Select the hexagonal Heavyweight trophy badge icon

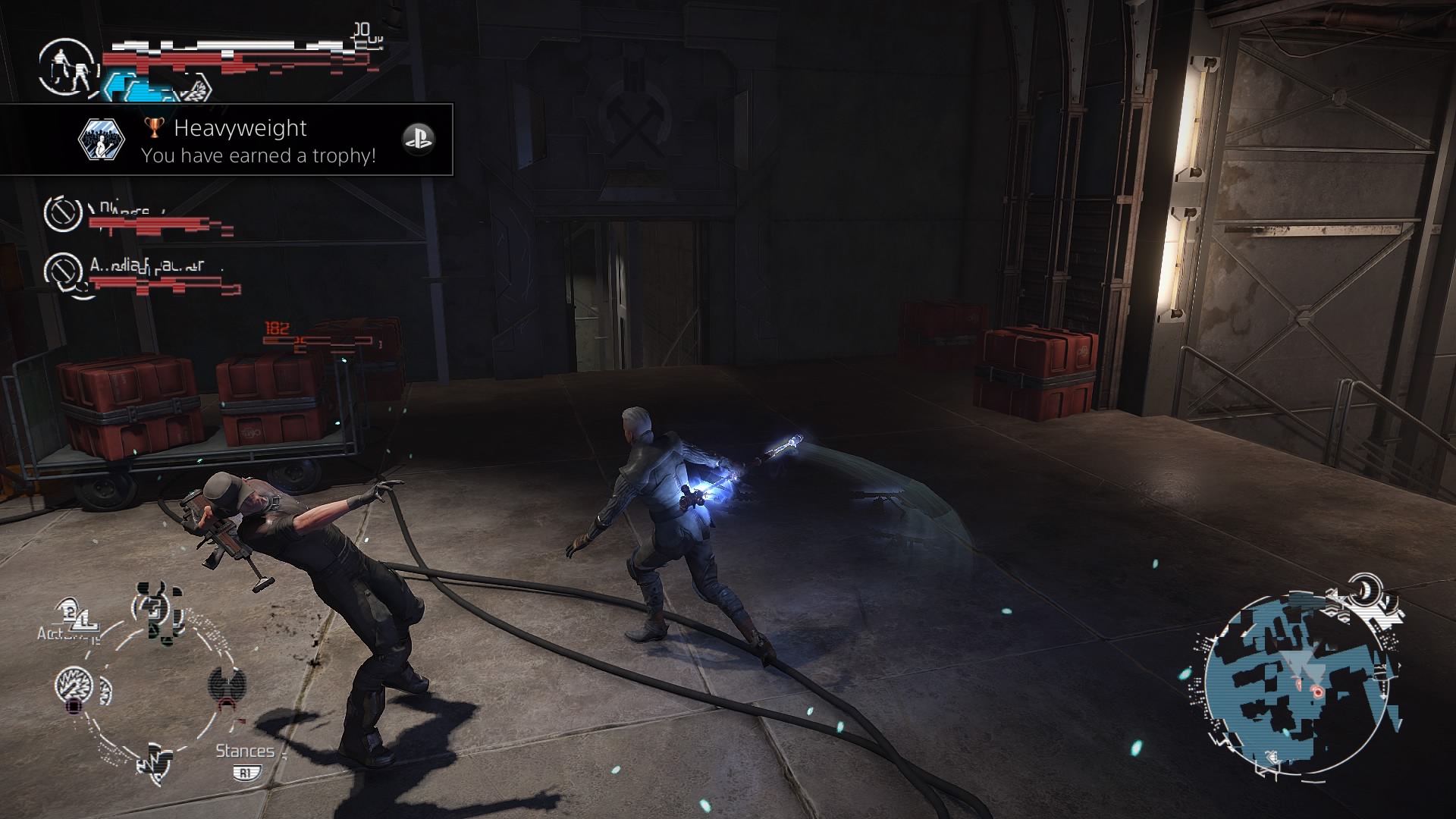(x=103, y=139)
